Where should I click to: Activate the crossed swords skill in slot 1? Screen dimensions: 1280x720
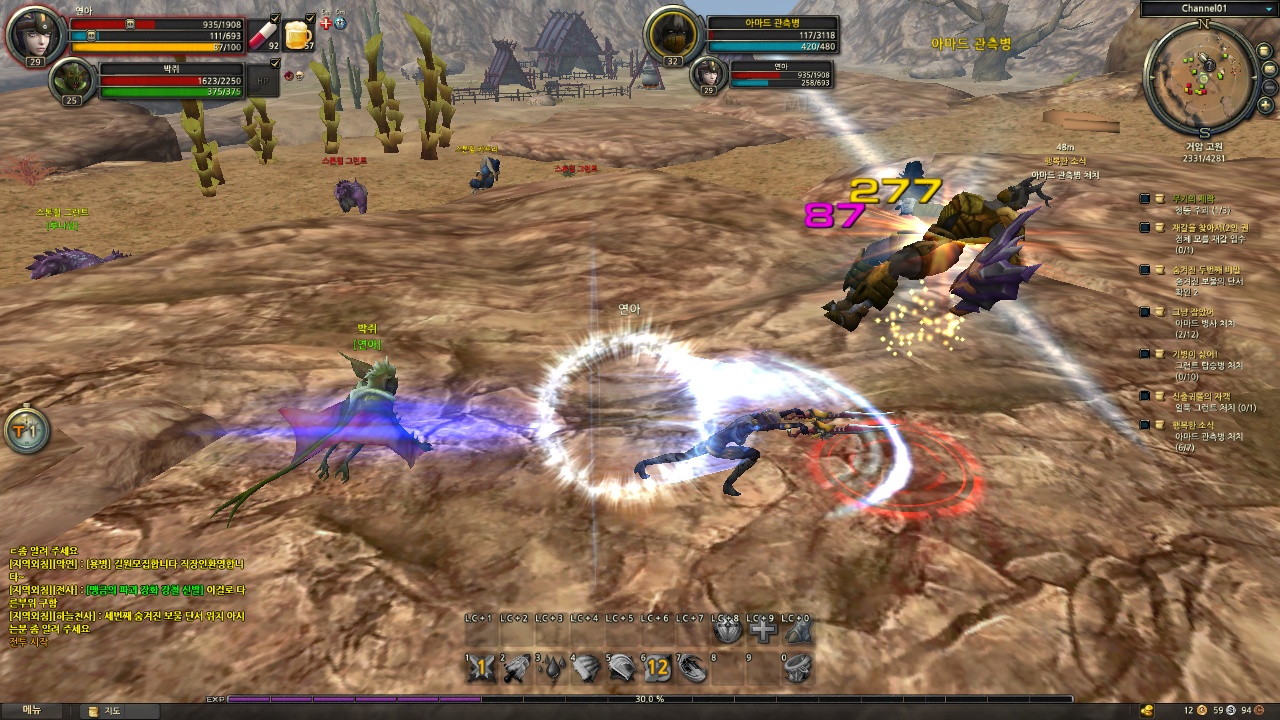click(483, 668)
